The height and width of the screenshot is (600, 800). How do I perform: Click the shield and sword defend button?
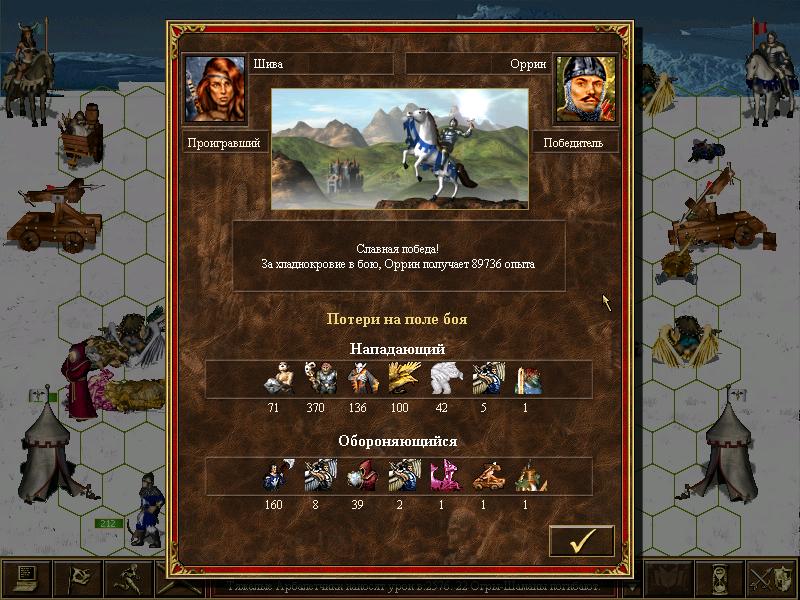773,579
